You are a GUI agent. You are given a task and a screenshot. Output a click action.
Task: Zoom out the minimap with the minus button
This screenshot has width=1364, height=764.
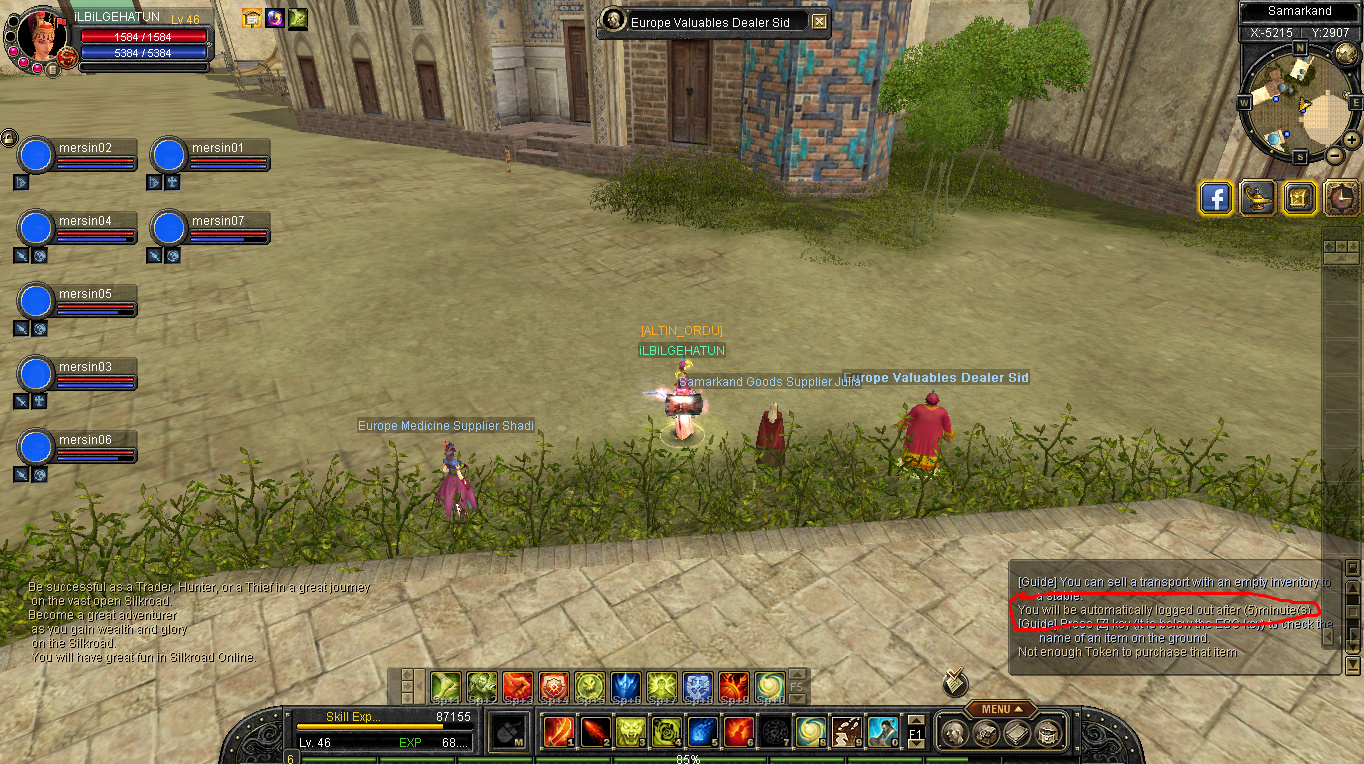1335,155
